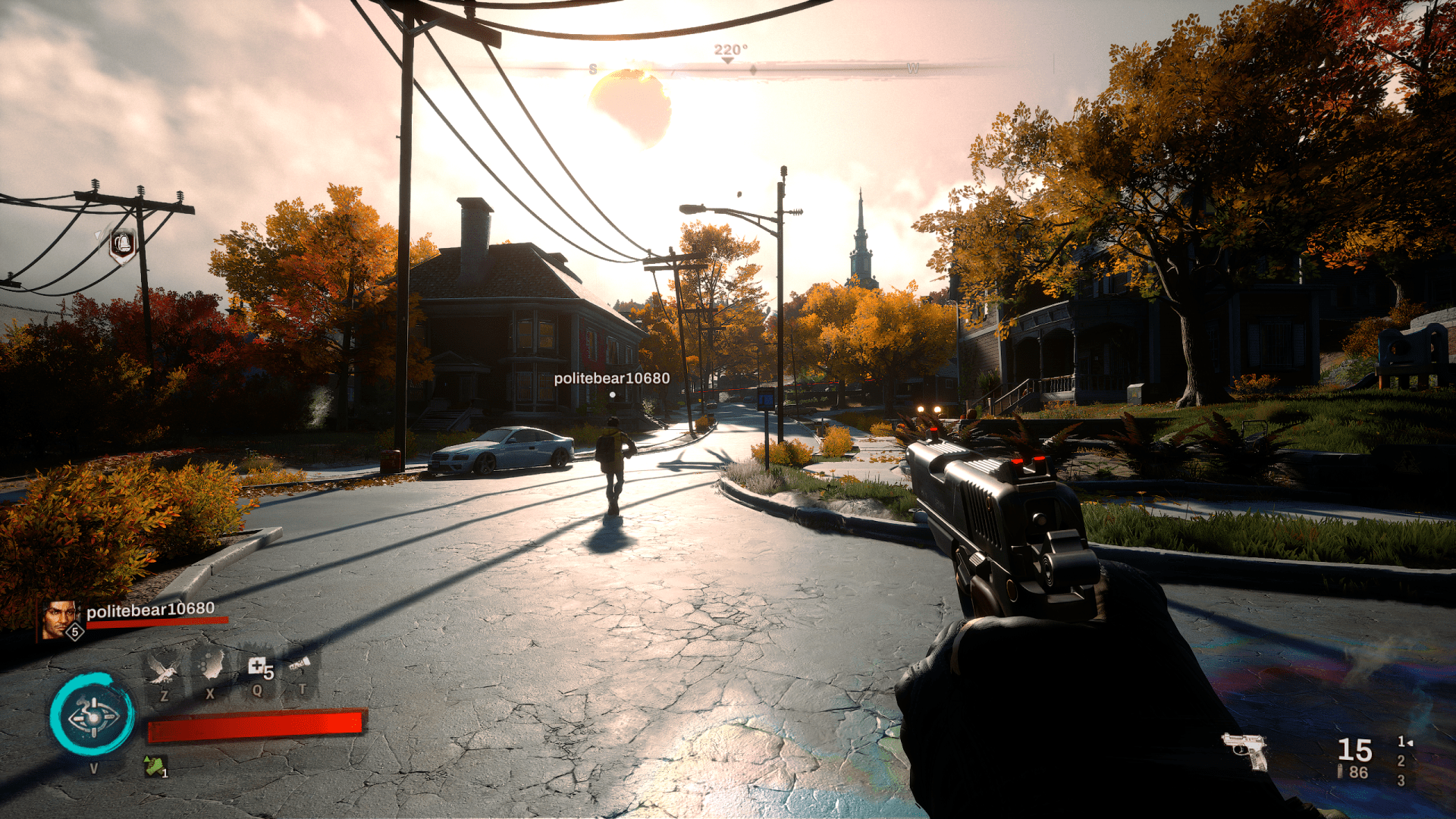Click the bullet icon beside the 86 reserve ammo
Viewport: 1456px width, 819px height.
coord(1340,771)
